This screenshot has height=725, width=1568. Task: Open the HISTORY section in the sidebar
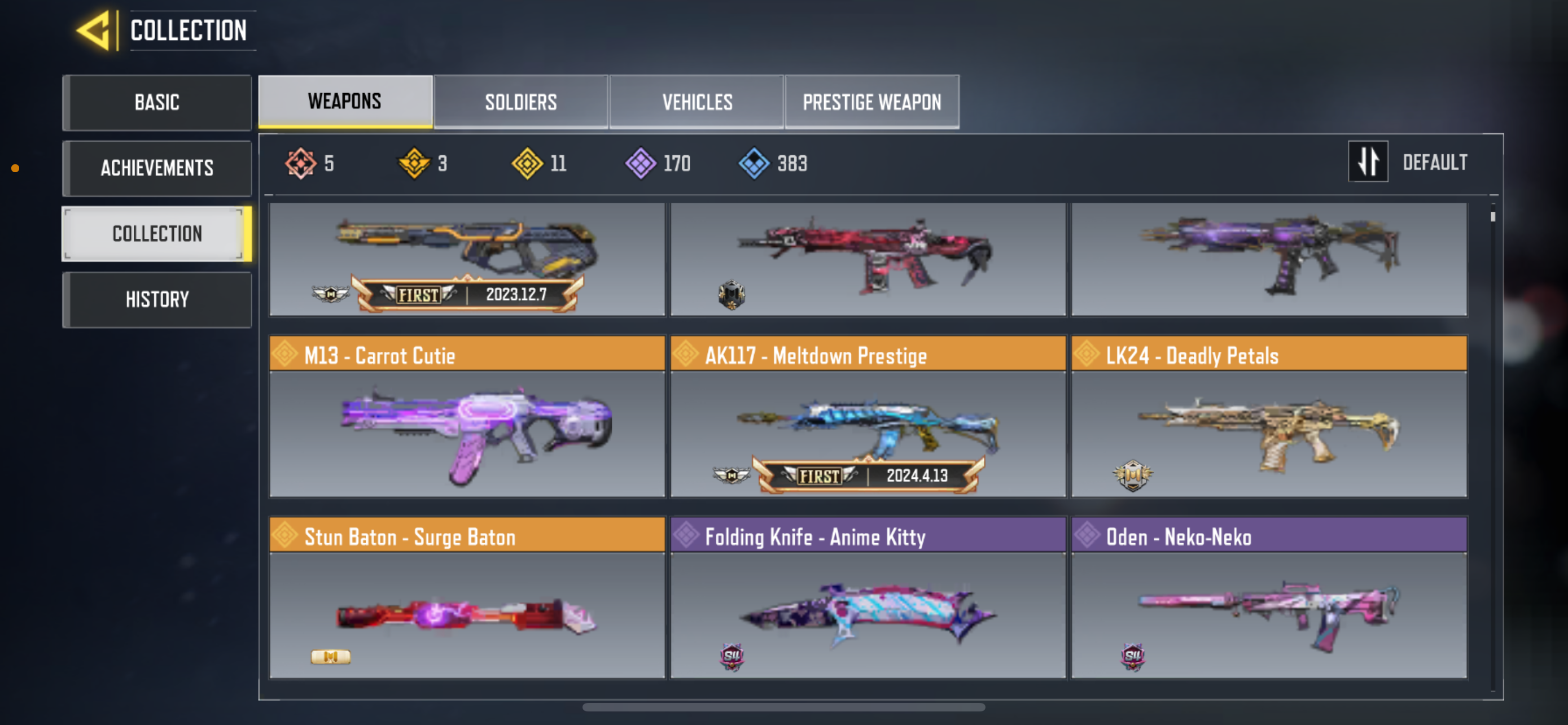click(x=157, y=299)
